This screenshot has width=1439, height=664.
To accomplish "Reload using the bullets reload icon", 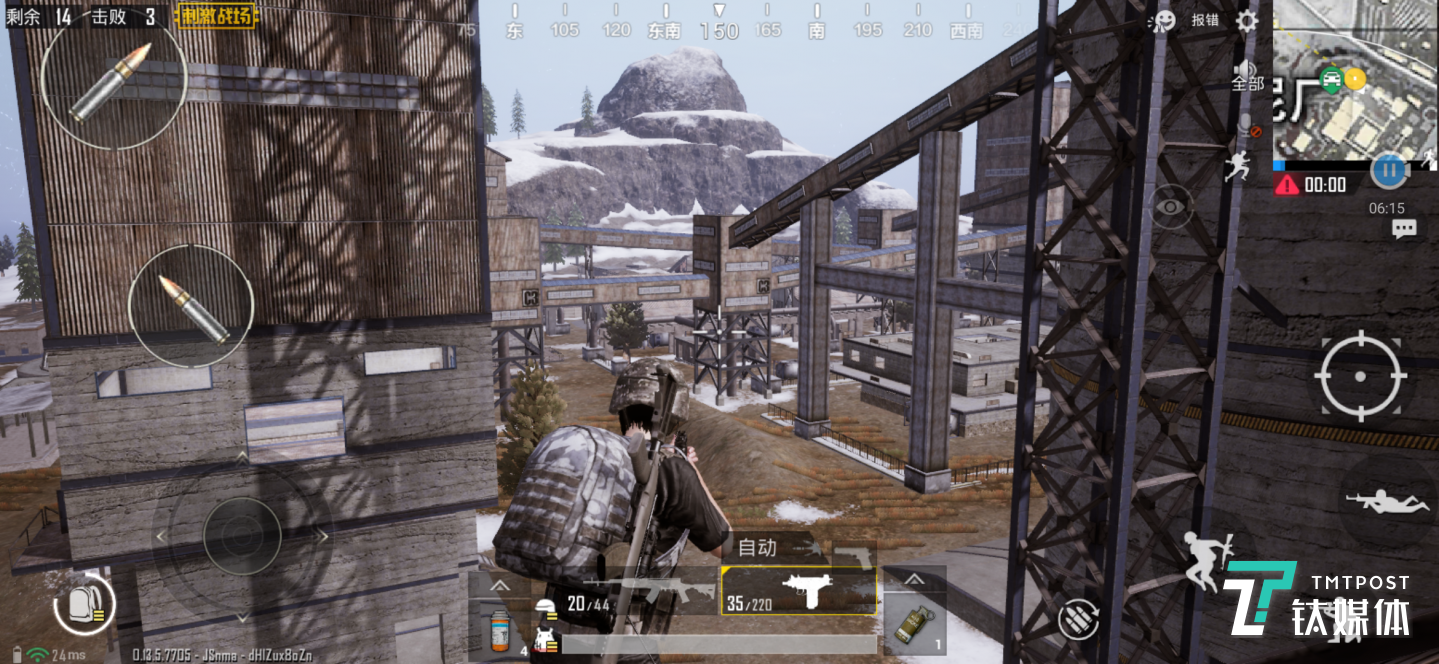I will 1078,617.
